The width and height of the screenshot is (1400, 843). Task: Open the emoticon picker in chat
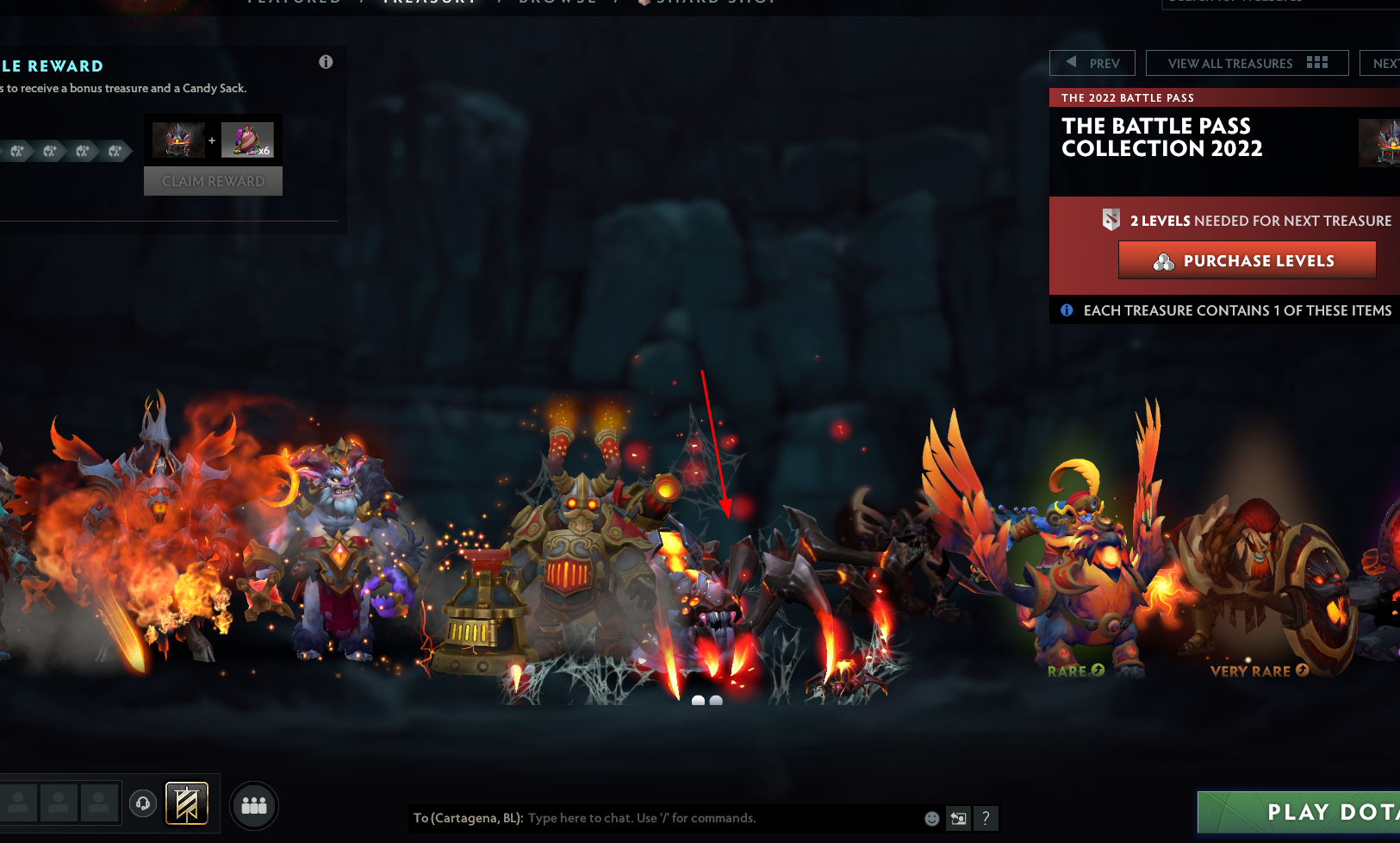[930, 818]
